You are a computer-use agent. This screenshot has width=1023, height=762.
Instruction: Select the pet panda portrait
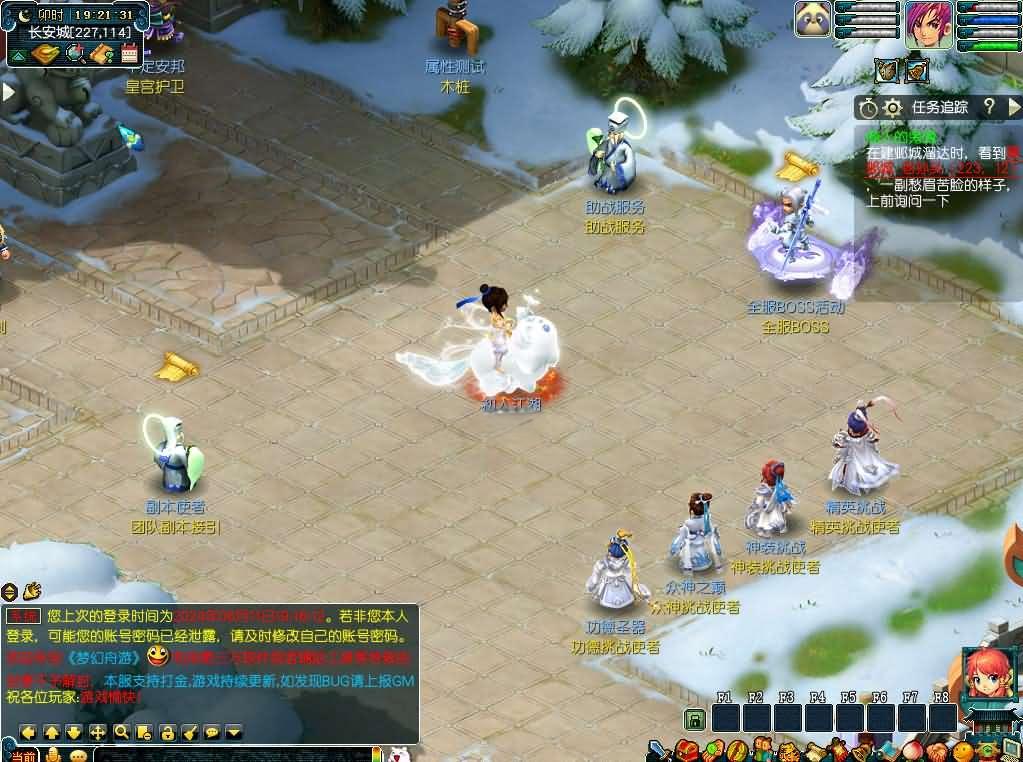tap(813, 19)
